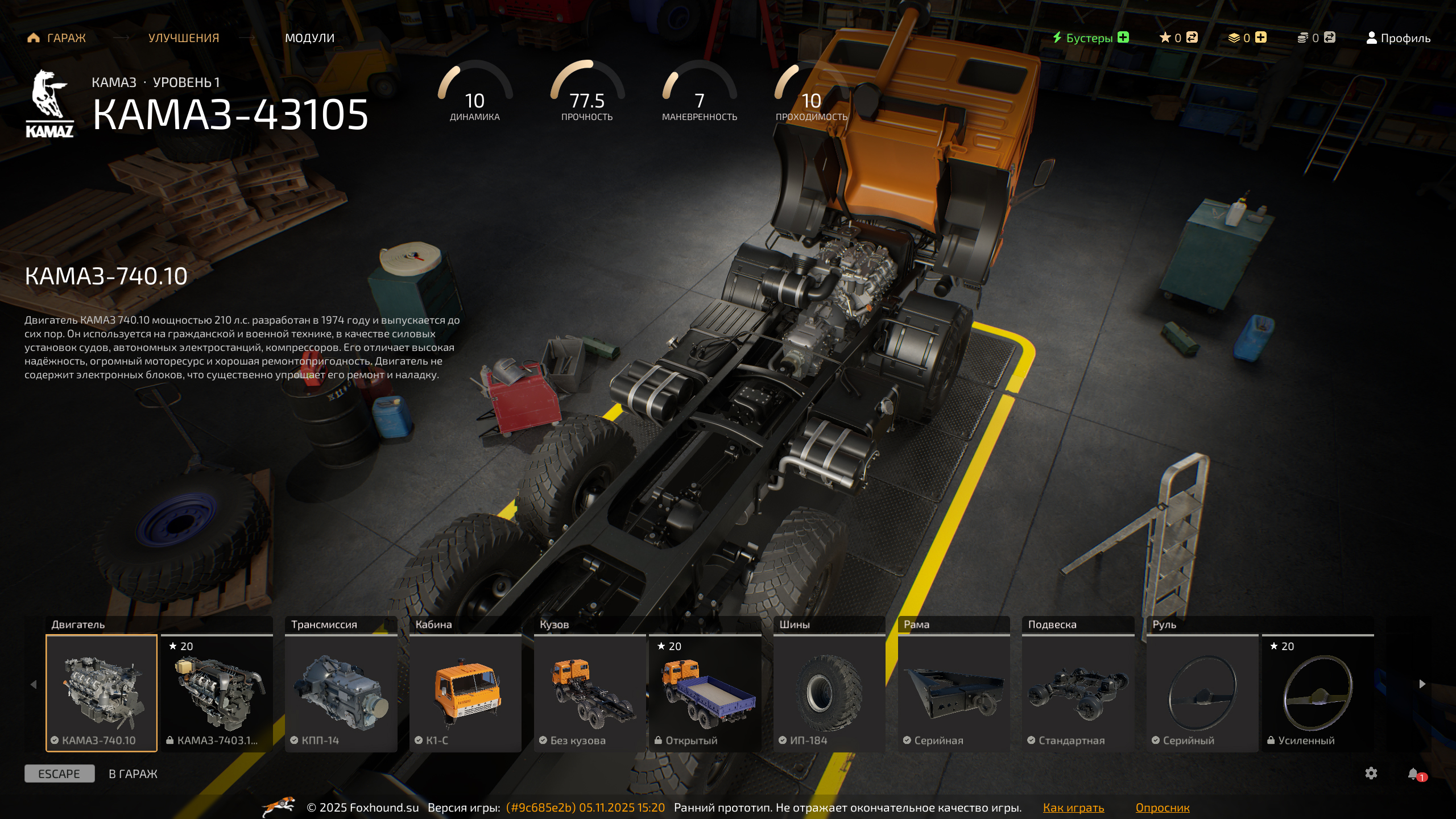1456x819 pixels.
Task: Choose the locked КАМАЗ-7403.1 engine
Action: 217,693
